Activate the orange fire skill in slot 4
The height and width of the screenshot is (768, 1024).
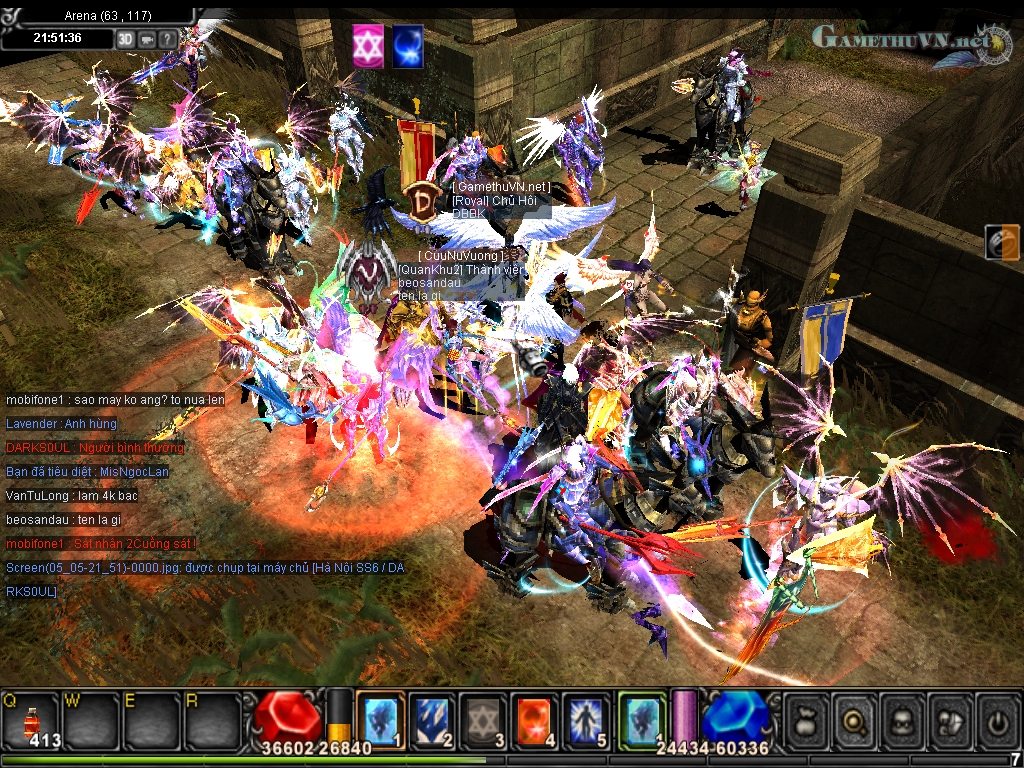(536, 720)
